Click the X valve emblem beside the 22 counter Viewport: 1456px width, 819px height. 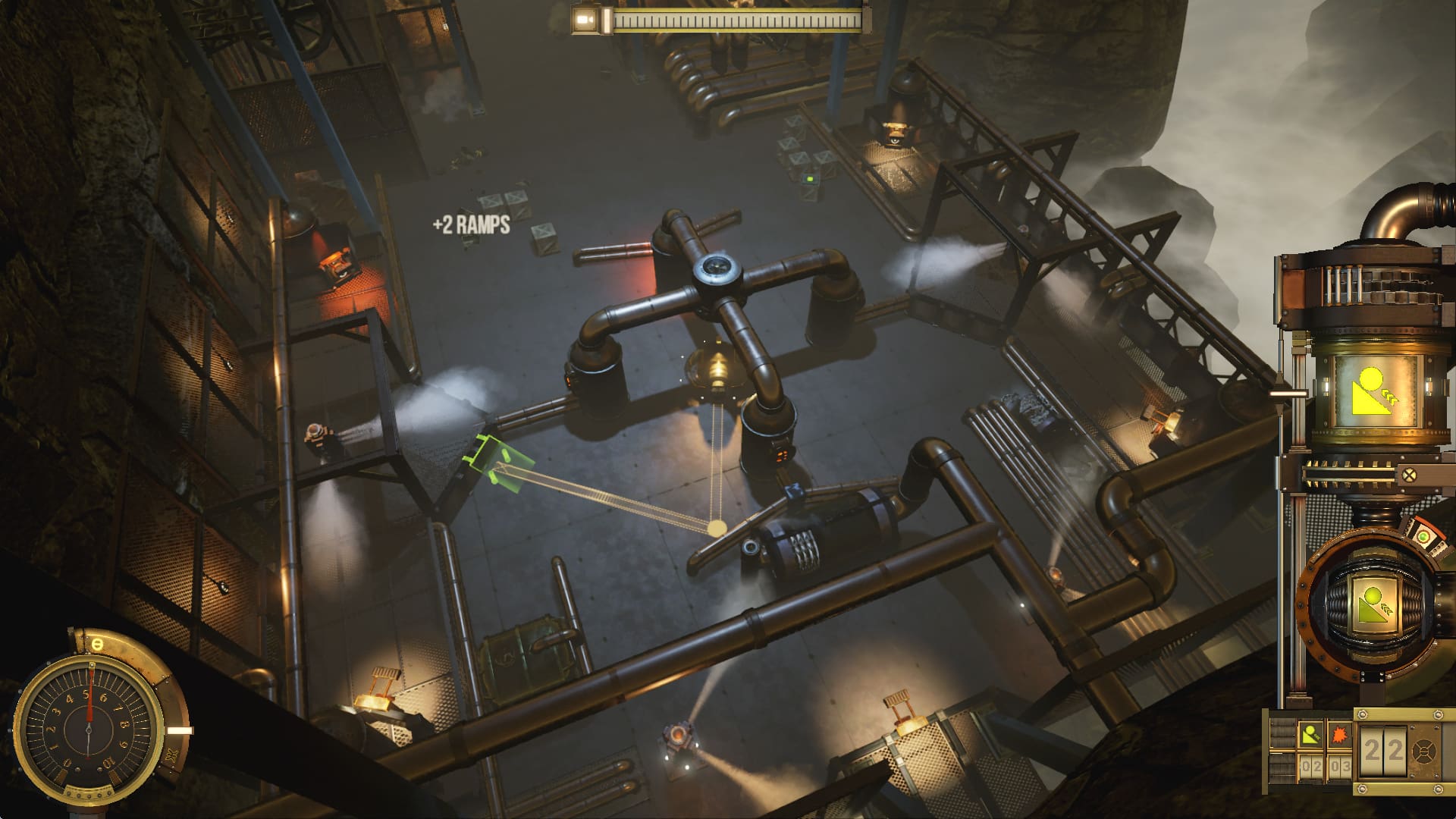(1424, 752)
